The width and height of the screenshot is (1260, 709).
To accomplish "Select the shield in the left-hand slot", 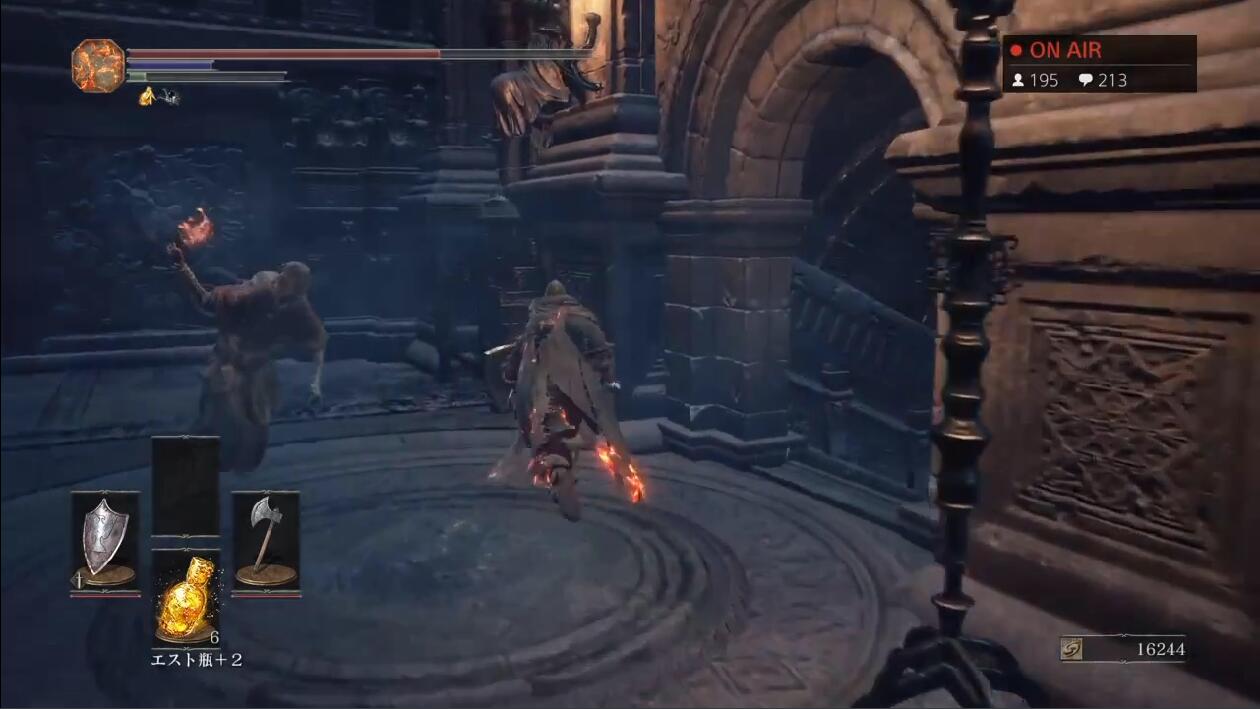I will 105,541.
